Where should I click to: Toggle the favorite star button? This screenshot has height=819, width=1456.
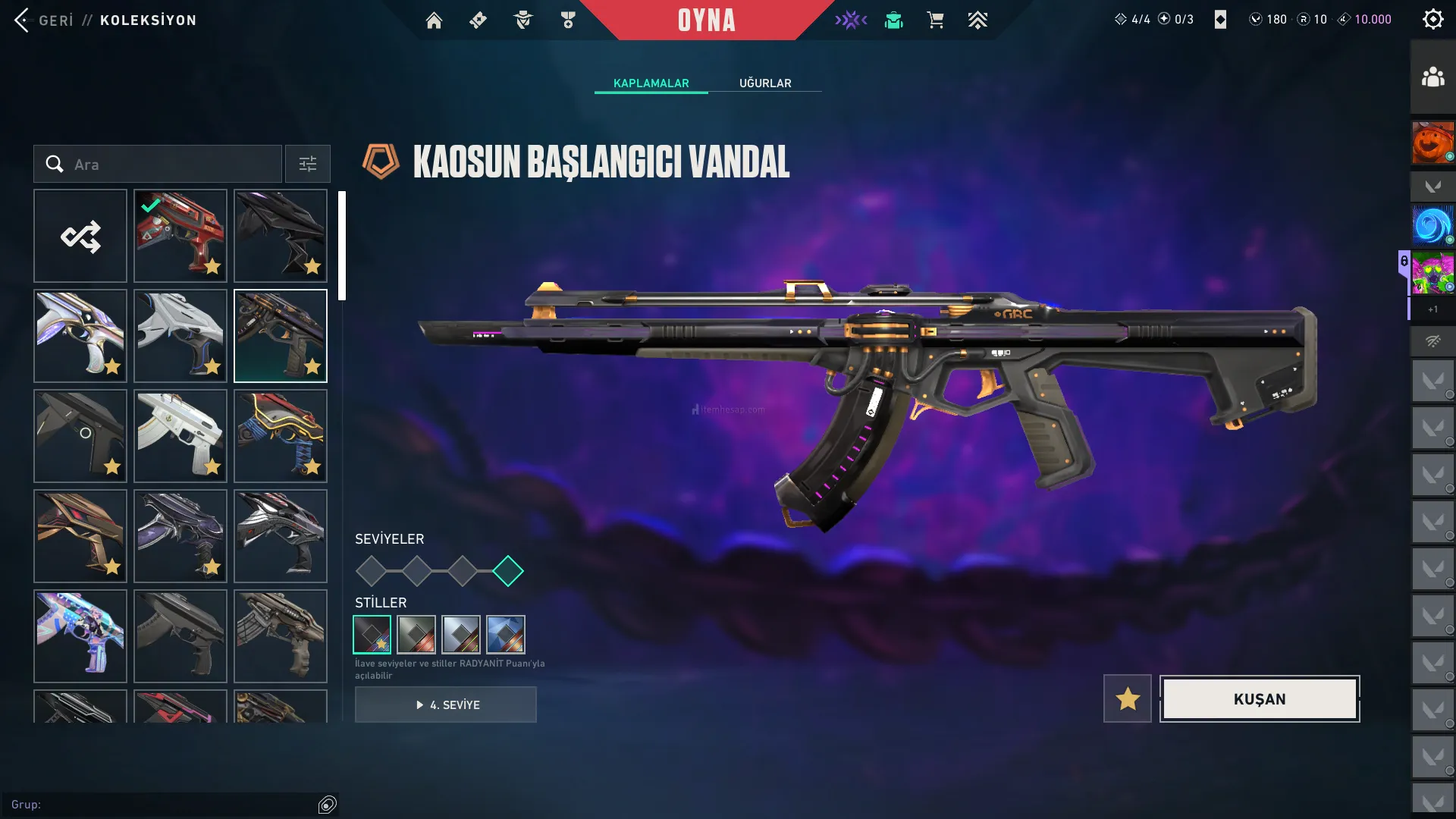[1128, 699]
